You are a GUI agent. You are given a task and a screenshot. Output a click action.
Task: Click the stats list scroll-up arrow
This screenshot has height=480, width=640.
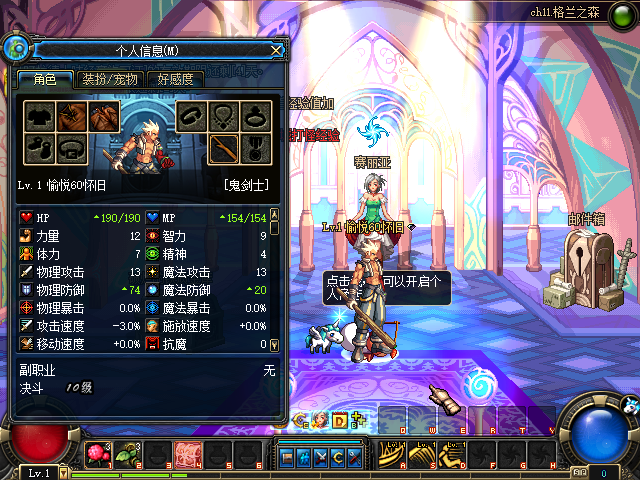click(x=275, y=214)
